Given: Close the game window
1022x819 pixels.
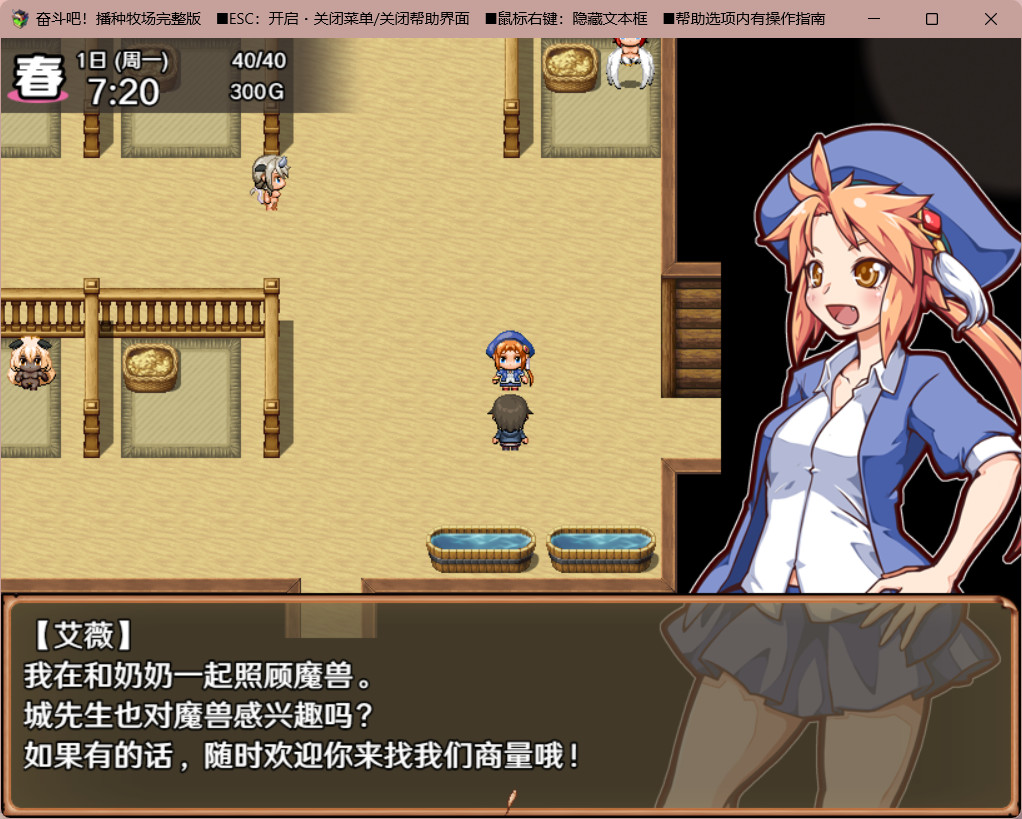Looking at the screenshot, I should (x=990, y=19).
